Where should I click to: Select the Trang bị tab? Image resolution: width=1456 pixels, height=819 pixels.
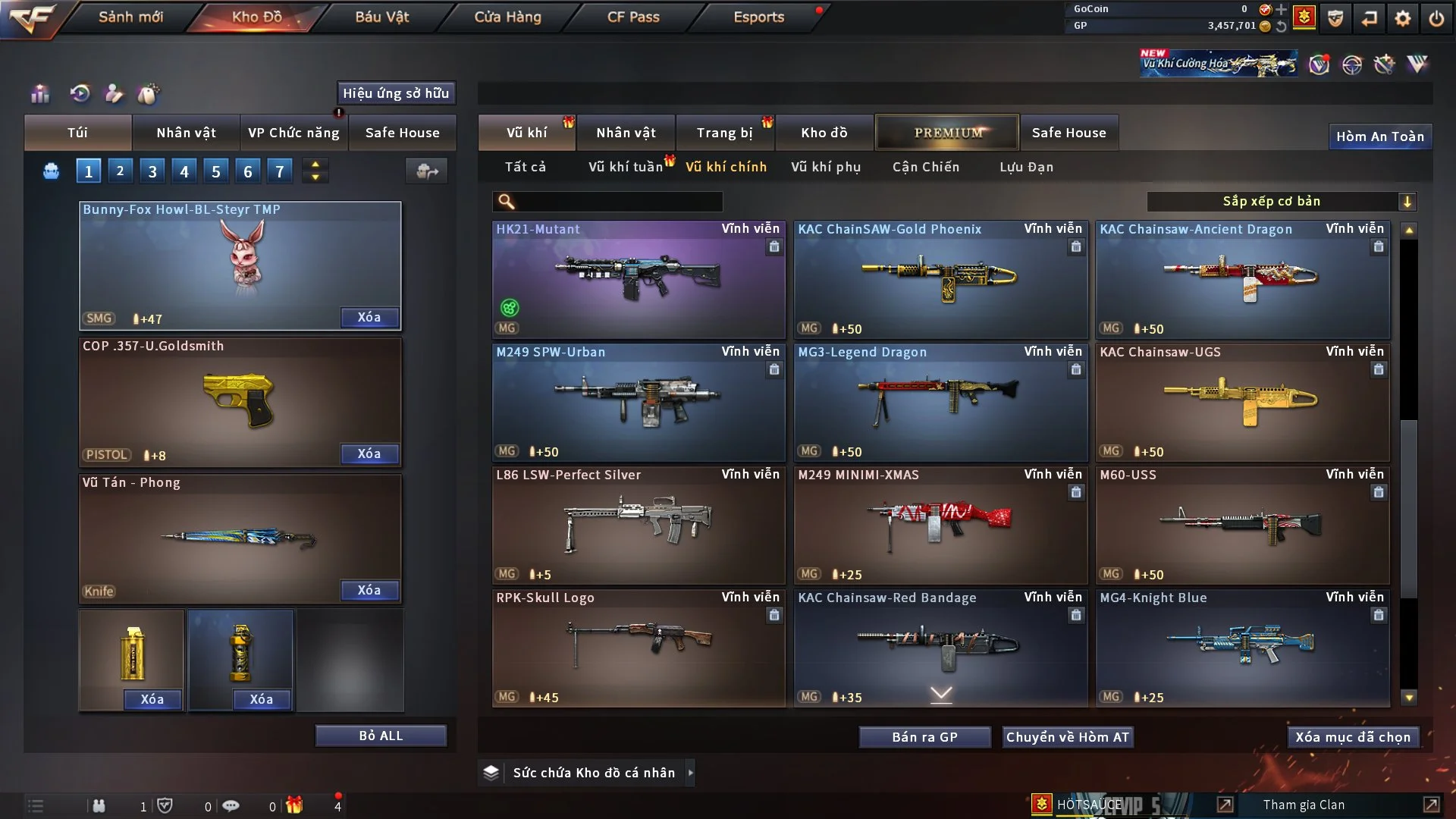click(x=724, y=133)
